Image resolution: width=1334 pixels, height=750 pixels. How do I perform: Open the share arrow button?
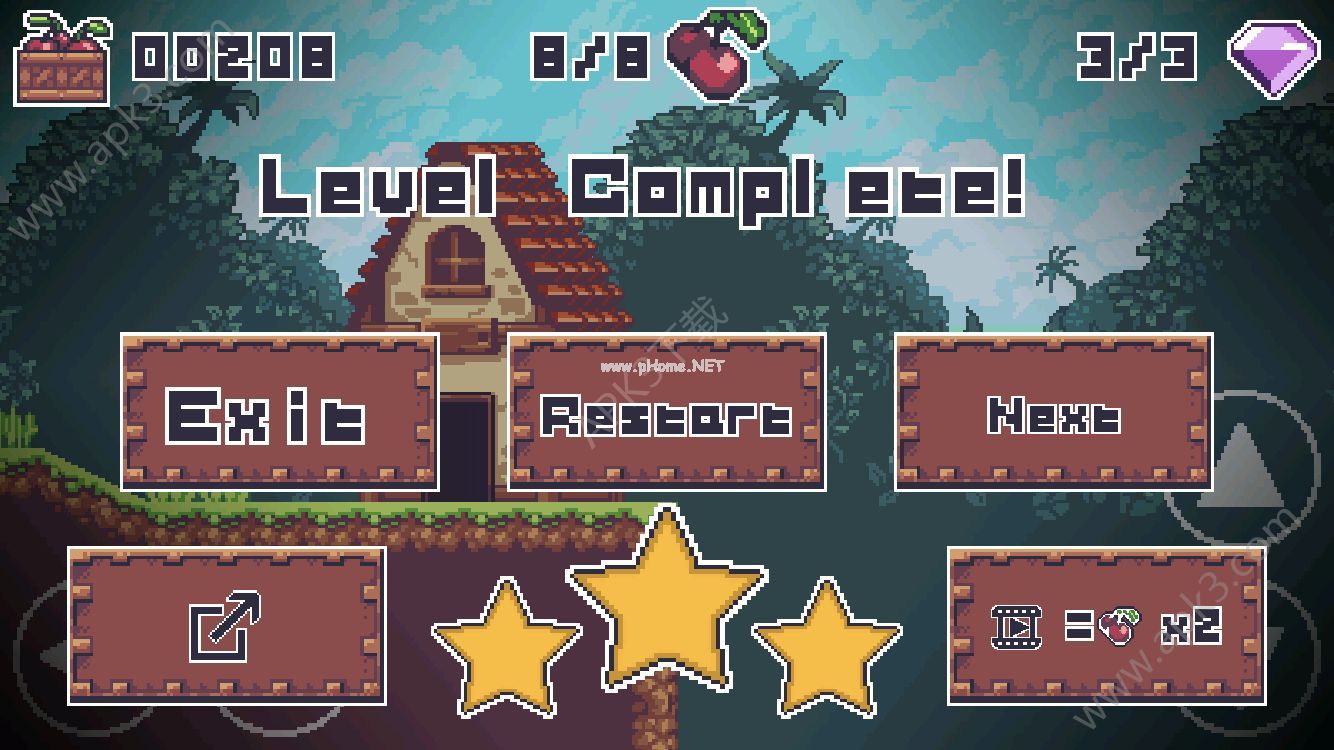(226, 625)
